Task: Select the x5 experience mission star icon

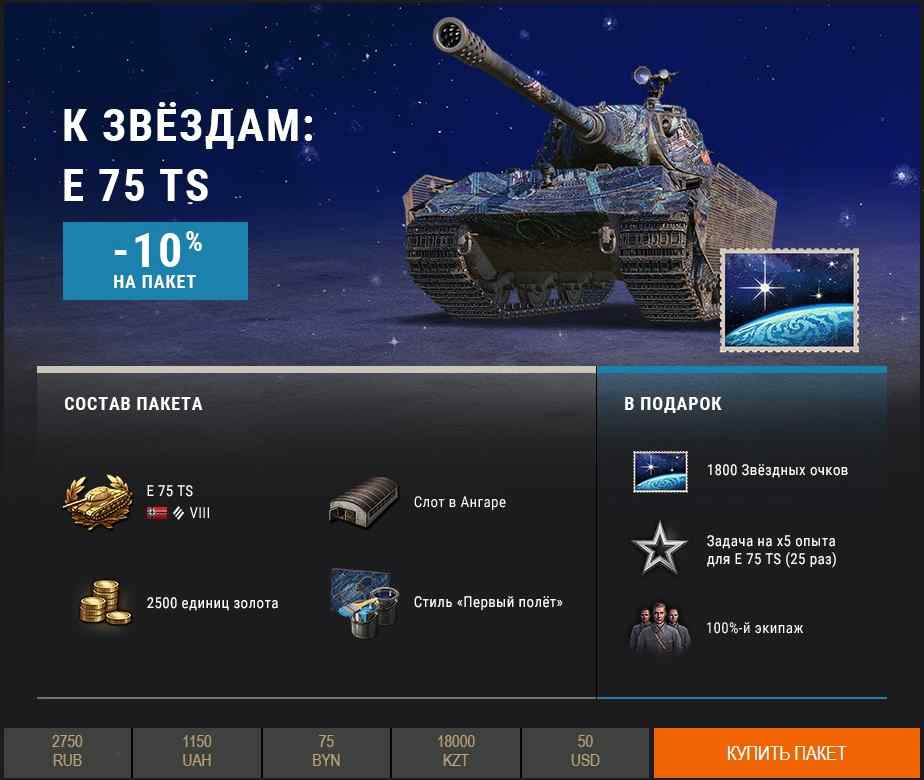Action: [x=660, y=549]
